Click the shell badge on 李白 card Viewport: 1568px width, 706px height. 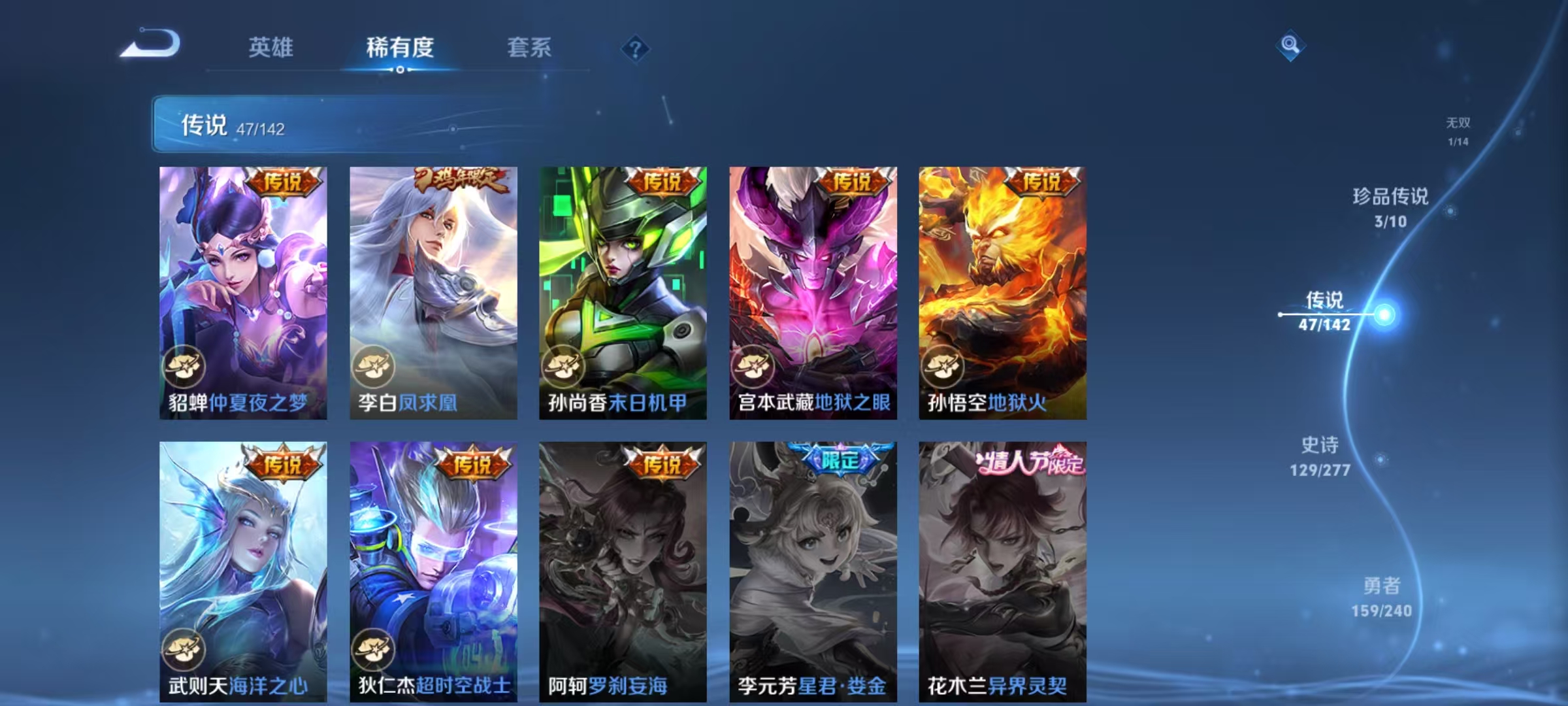(376, 367)
